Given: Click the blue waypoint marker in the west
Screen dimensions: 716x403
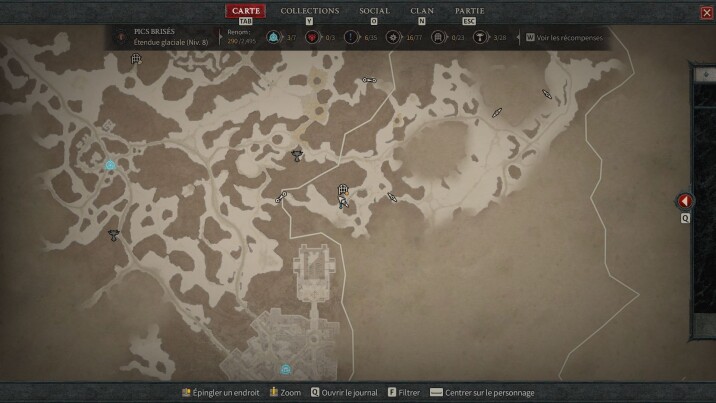Looking at the screenshot, I should (110, 165).
